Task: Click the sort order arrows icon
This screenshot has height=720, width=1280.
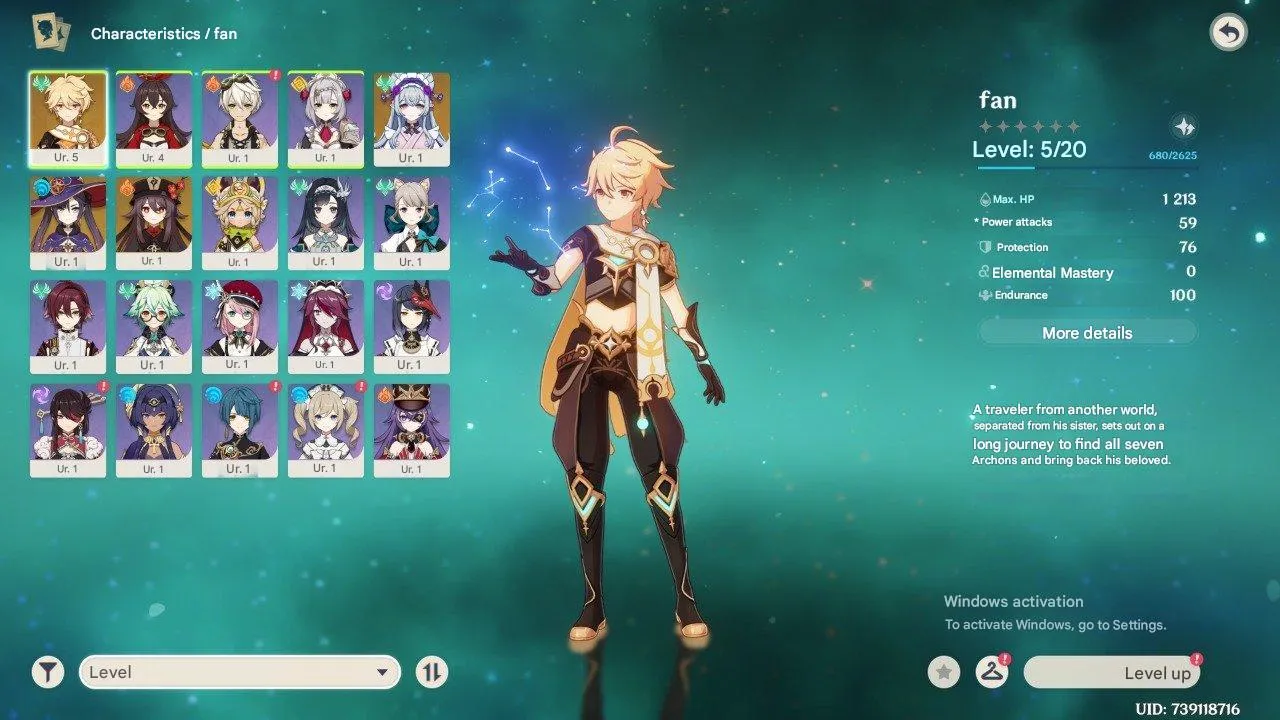Action: coord(430,672)
